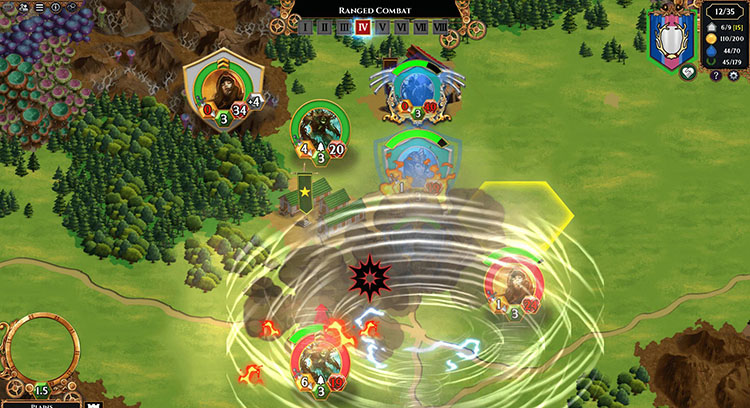Click the highlighted round IV marker
Viewport: 750px width, 408px height.
point(363,27)
